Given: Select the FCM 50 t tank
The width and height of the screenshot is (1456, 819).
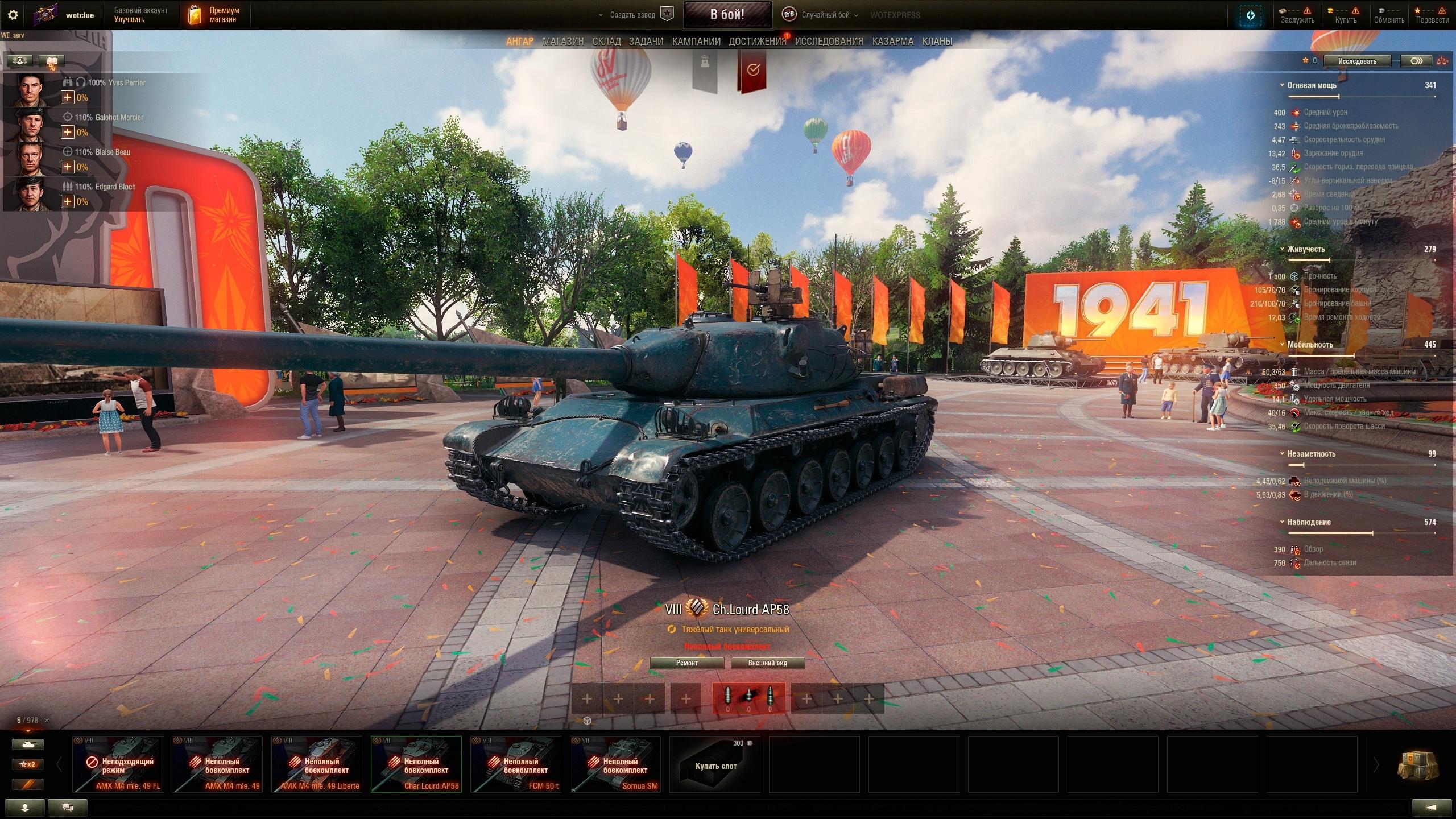Looking at the screenshot, I should (x=515, y=764).
